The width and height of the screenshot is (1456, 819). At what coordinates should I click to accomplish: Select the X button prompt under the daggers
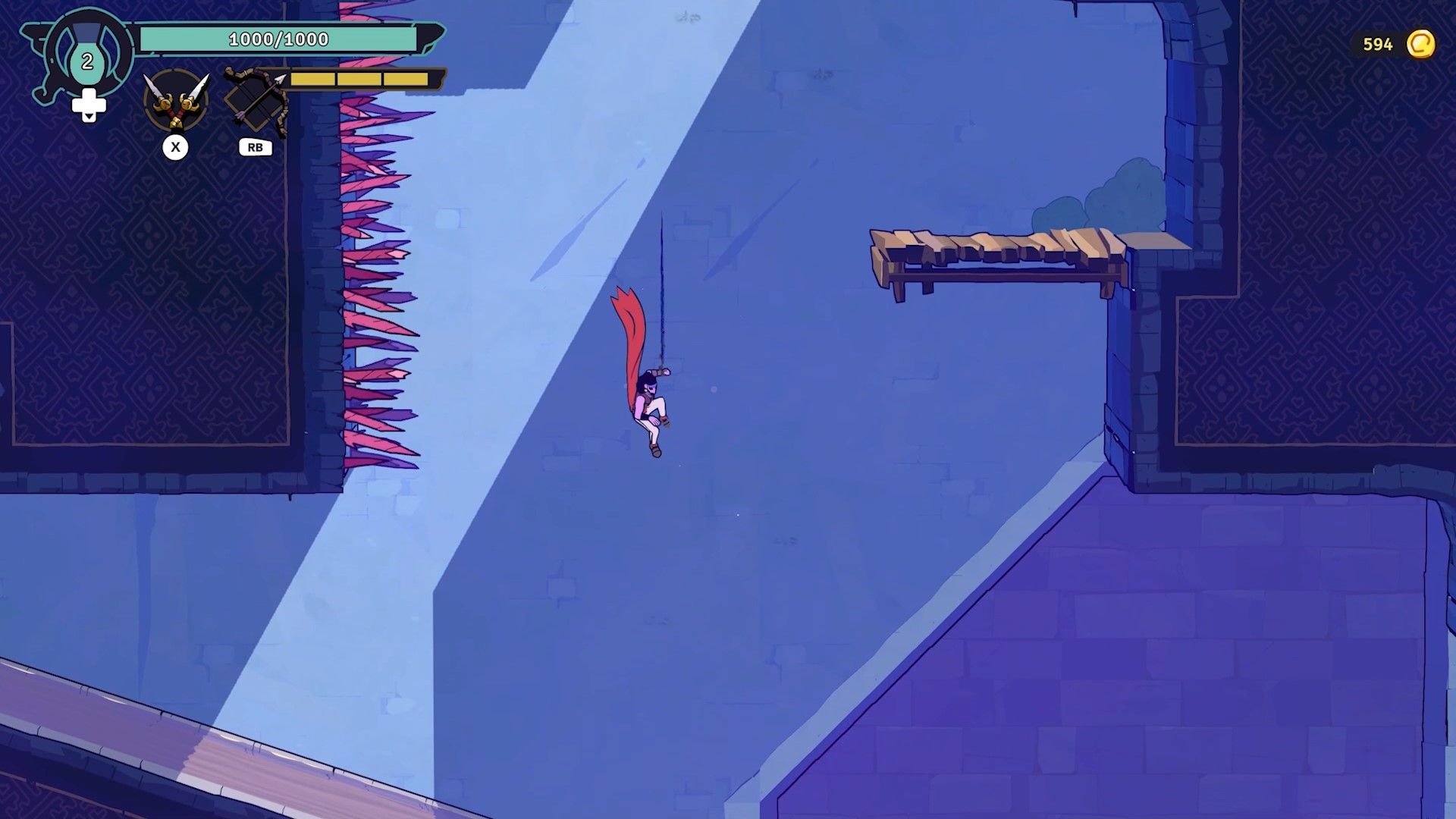(177, 148)
